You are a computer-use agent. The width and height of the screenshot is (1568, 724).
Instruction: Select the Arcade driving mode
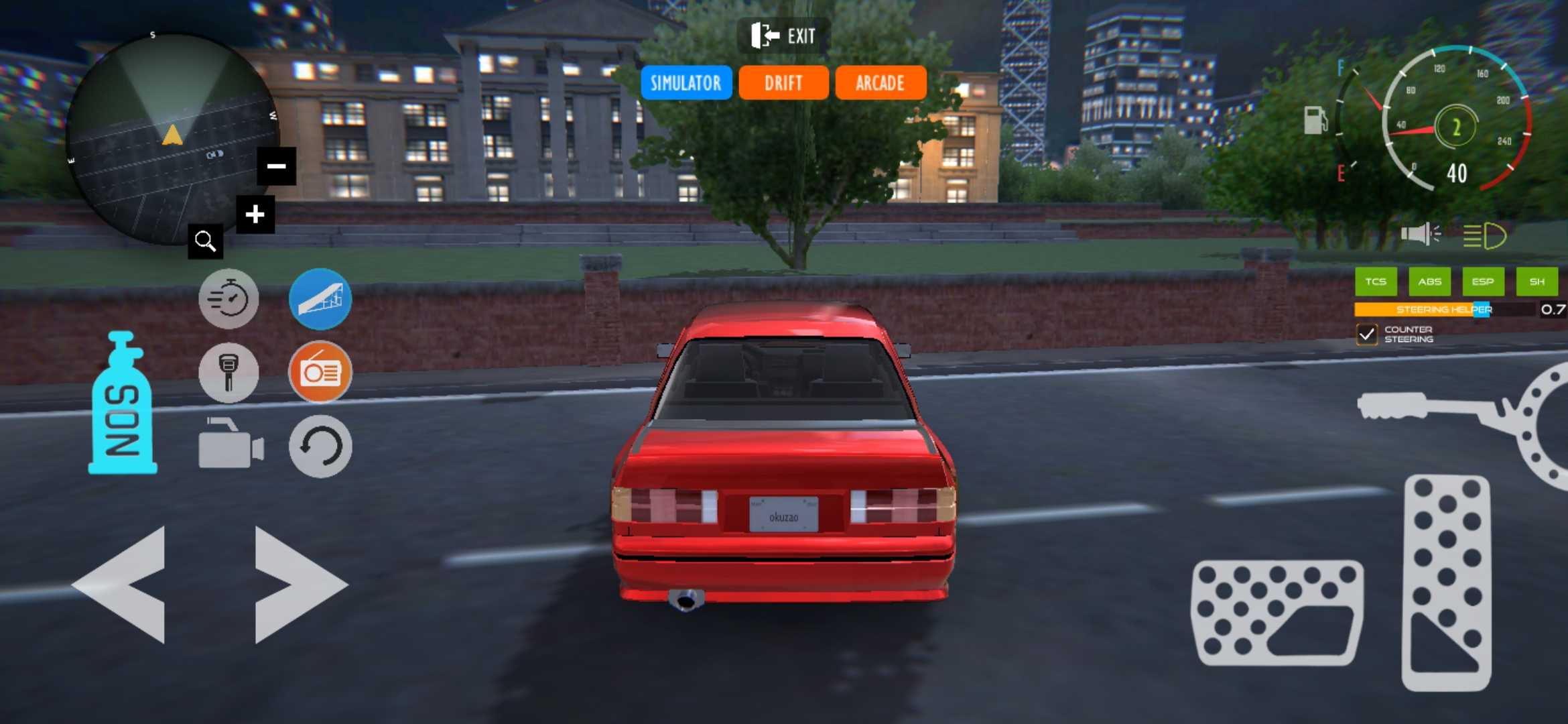click(x=880, y=82)
